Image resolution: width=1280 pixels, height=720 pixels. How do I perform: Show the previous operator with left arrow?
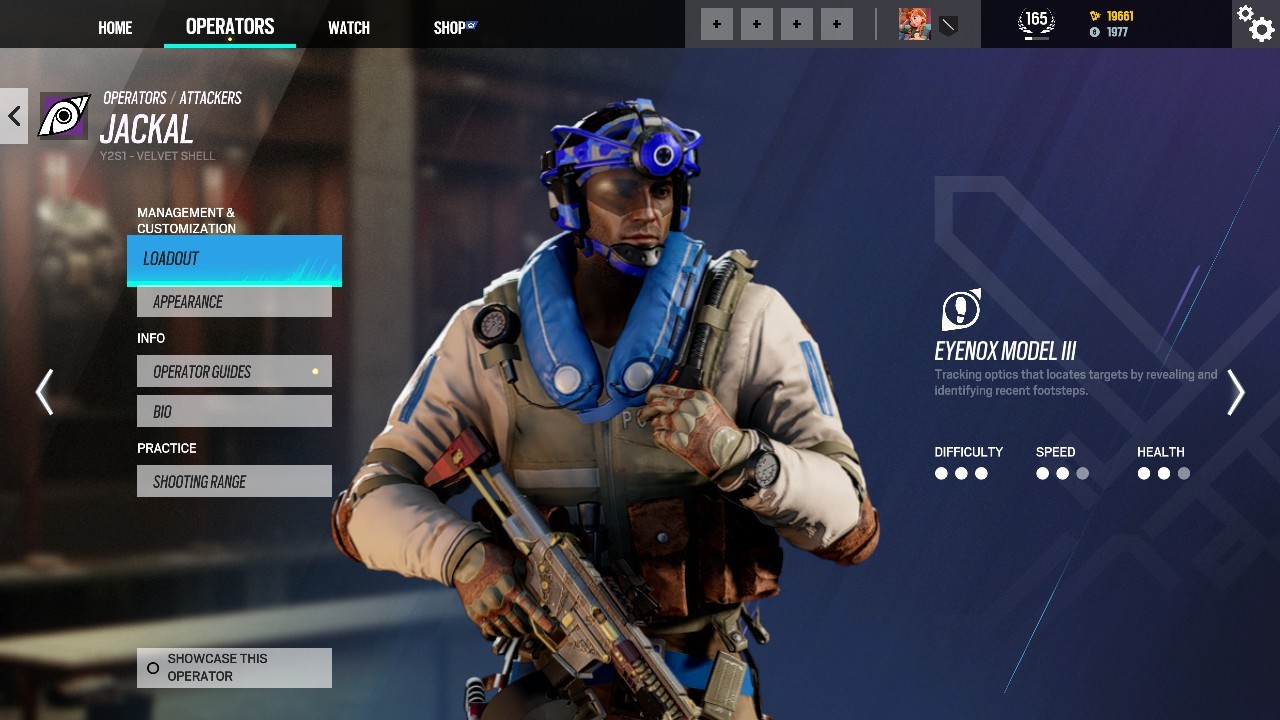[x=44, y=392]
